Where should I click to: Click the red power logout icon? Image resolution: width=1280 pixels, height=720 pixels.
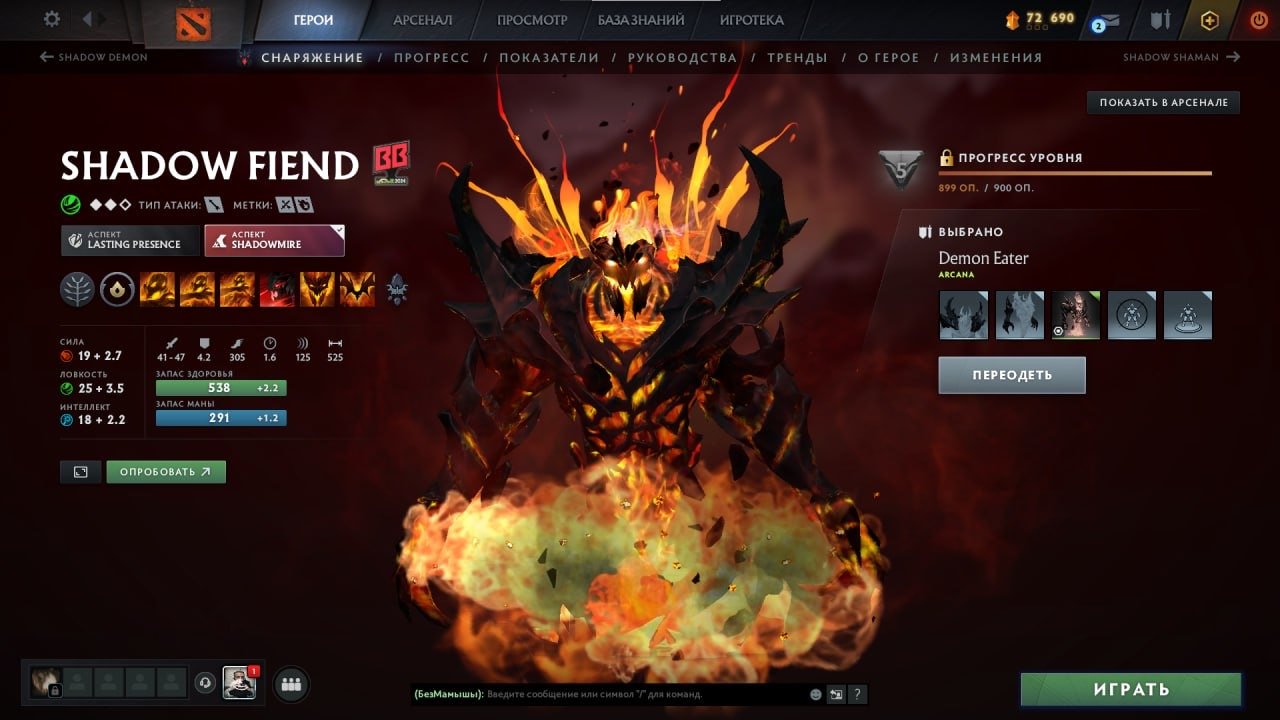(1259, 19)
